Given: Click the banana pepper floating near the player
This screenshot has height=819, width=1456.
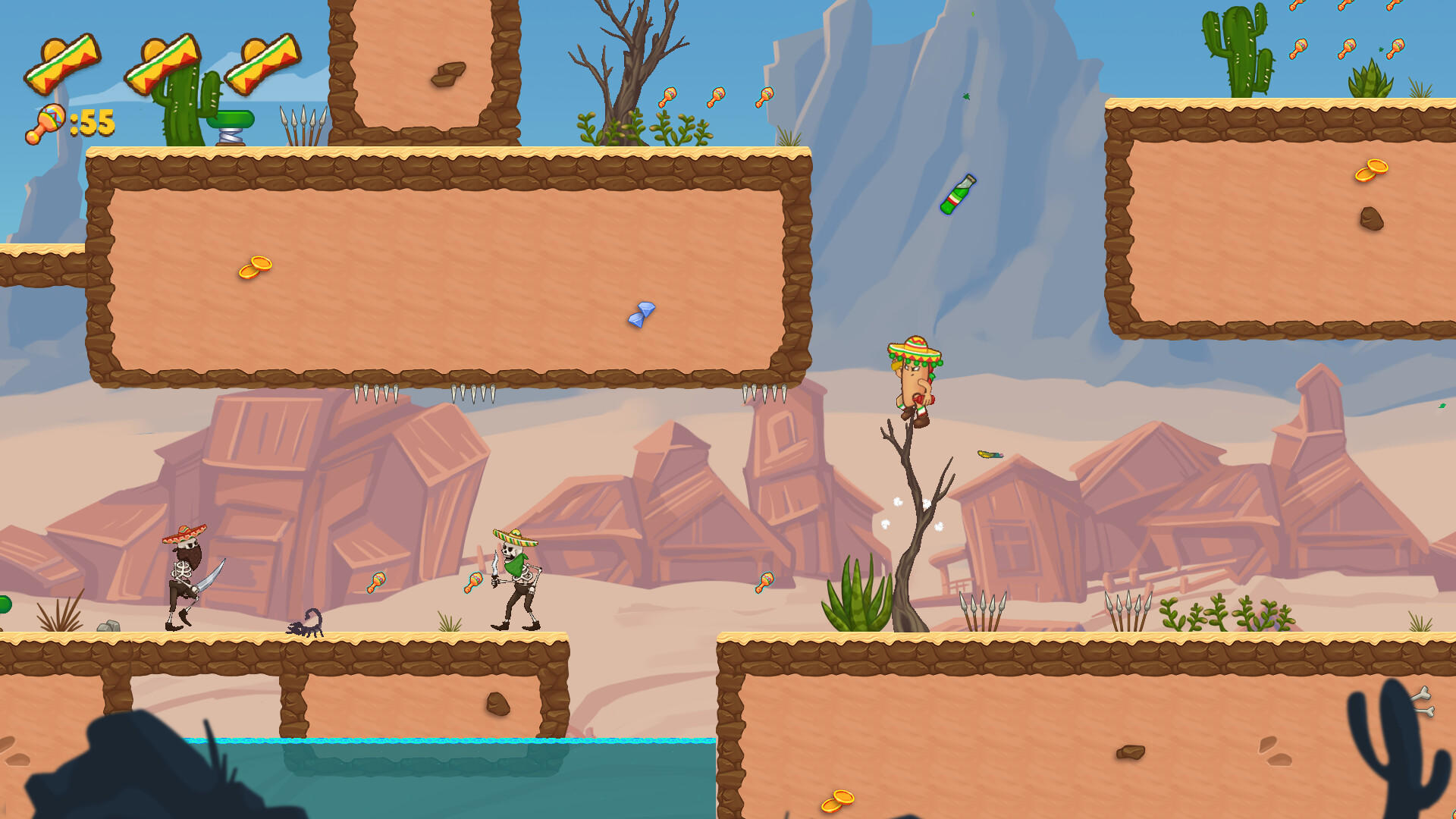Looking at the screenshot, I should tap(991, 455).
